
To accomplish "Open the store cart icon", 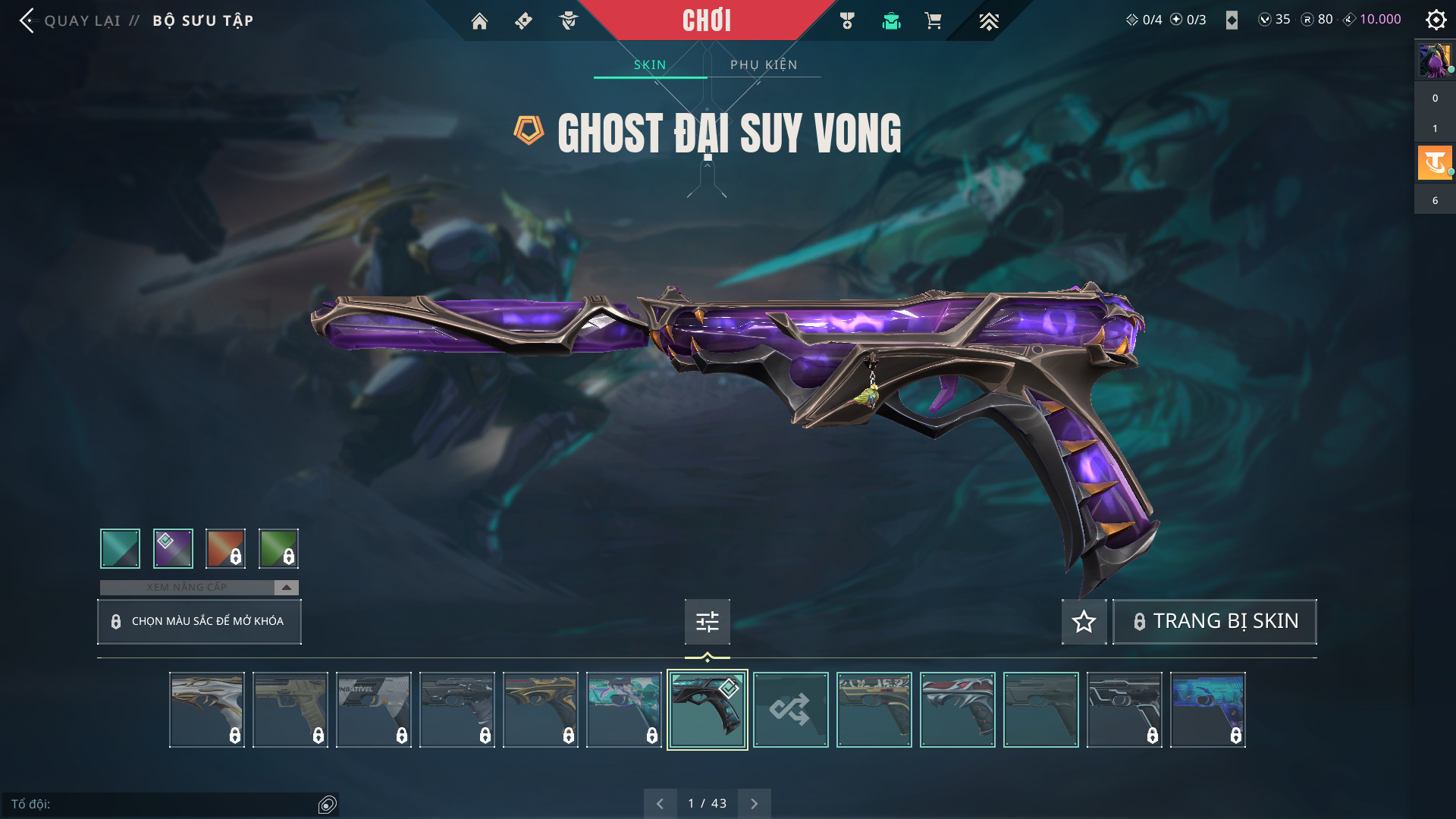I will click(933, 21).
